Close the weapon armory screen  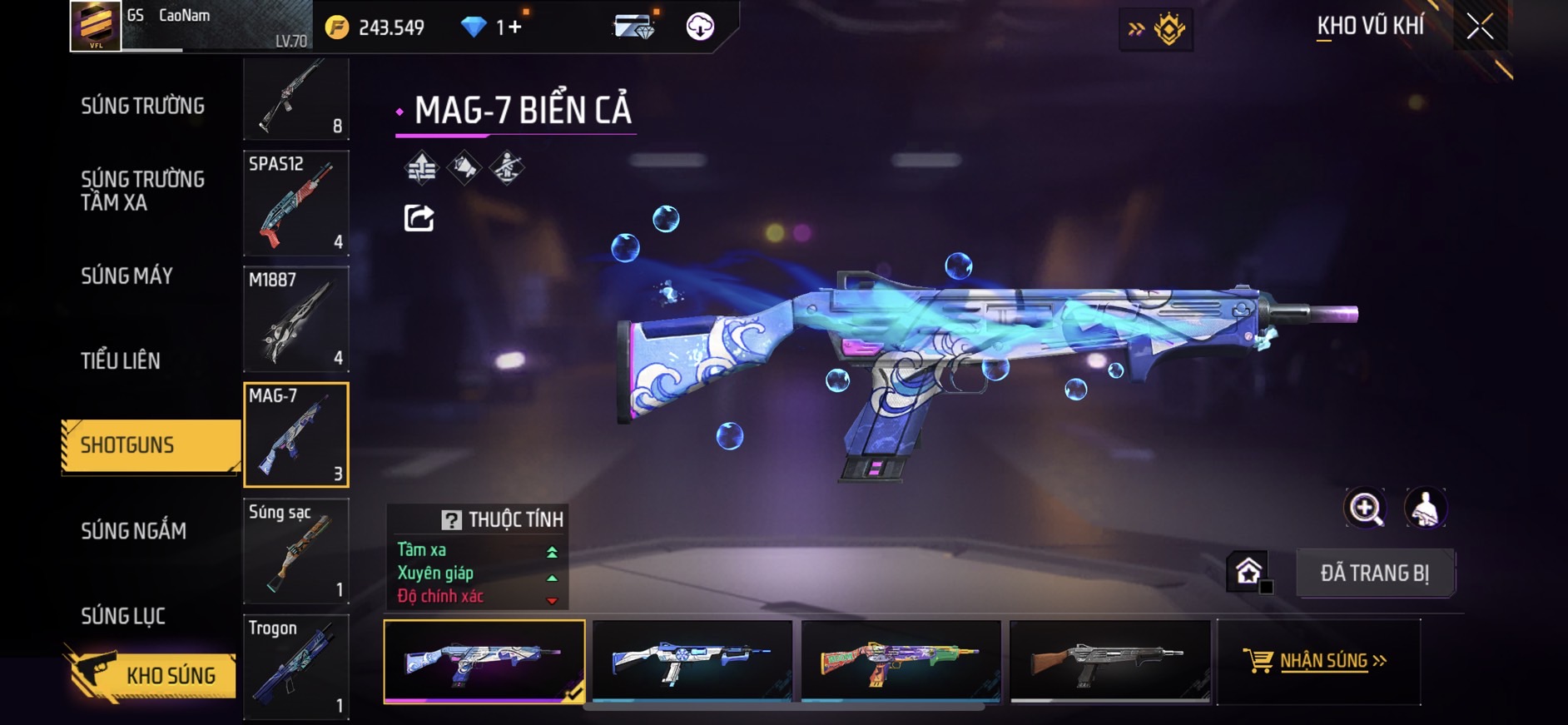click(1479, 27)
